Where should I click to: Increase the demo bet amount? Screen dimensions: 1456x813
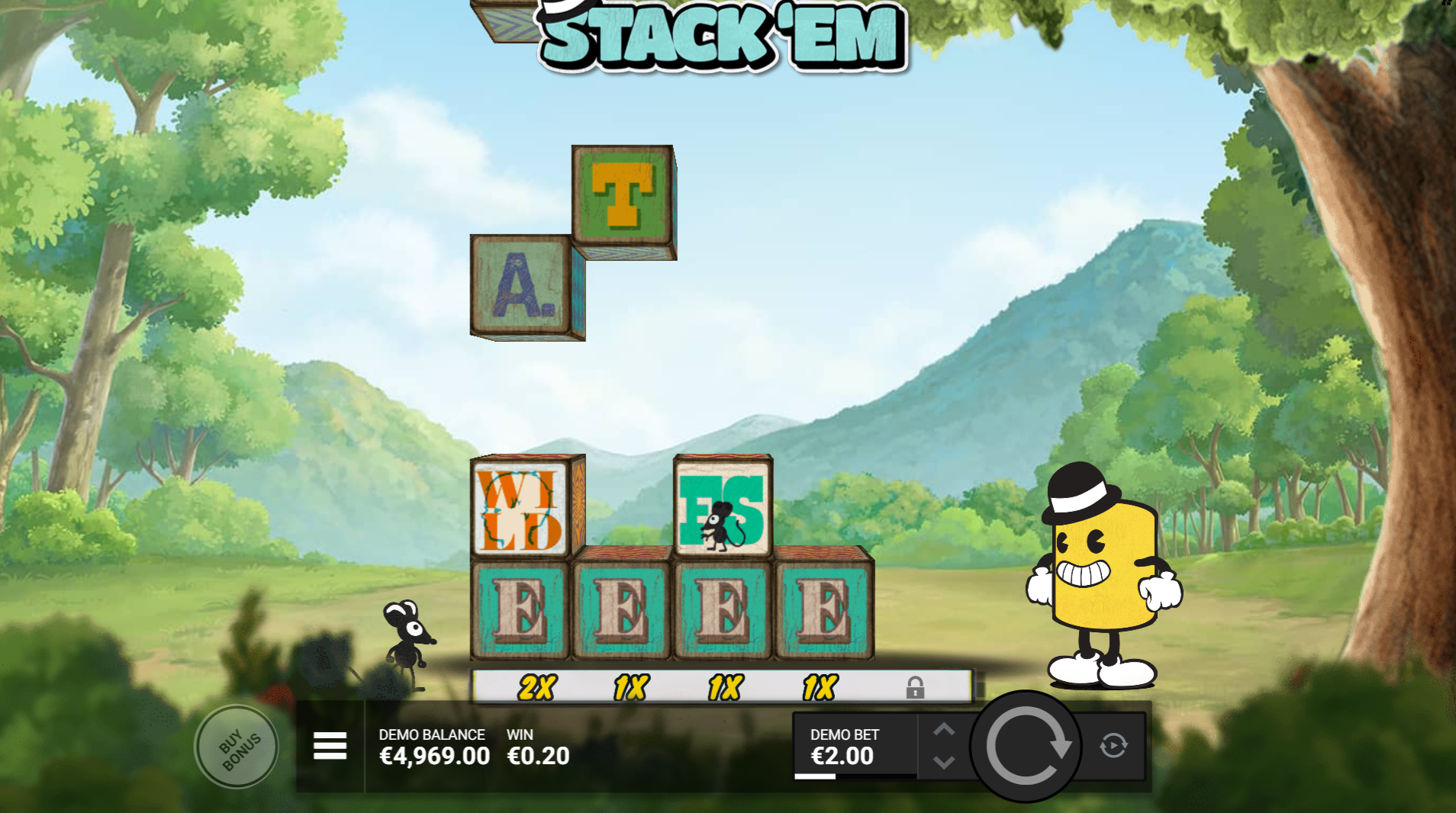pos(944,730)
